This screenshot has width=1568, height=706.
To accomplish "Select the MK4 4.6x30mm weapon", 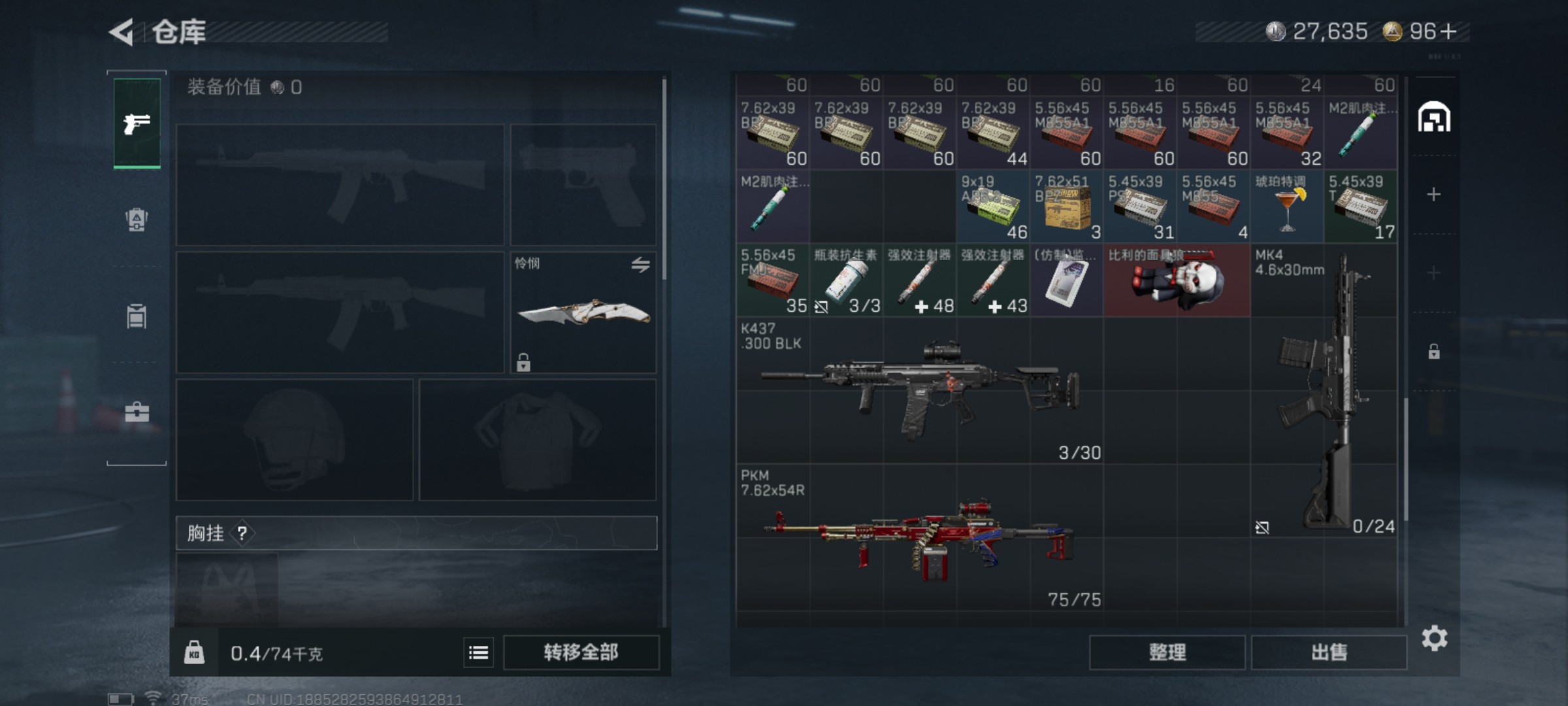I will point(1324,391).
